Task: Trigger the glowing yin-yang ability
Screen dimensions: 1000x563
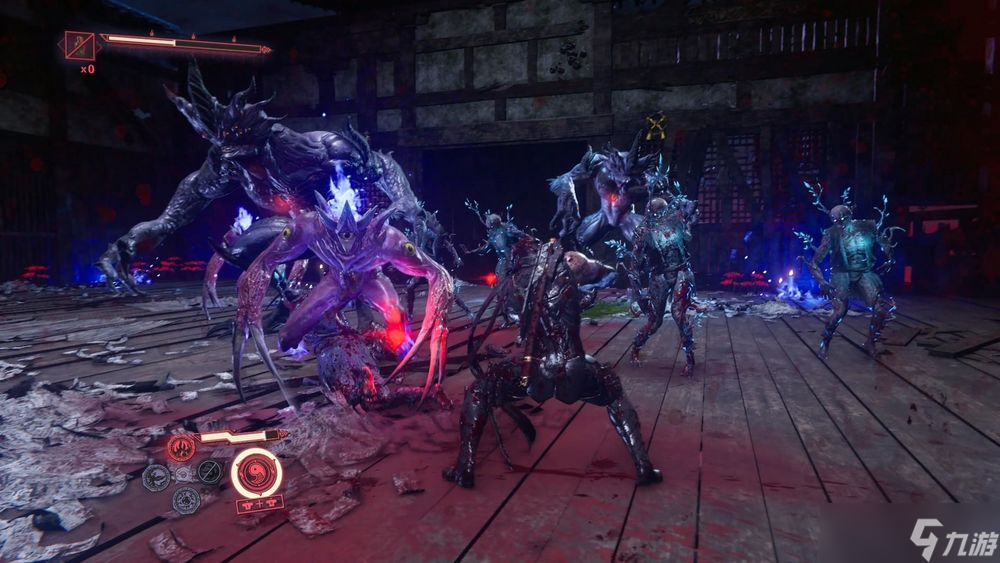Action: click(256, 472)
